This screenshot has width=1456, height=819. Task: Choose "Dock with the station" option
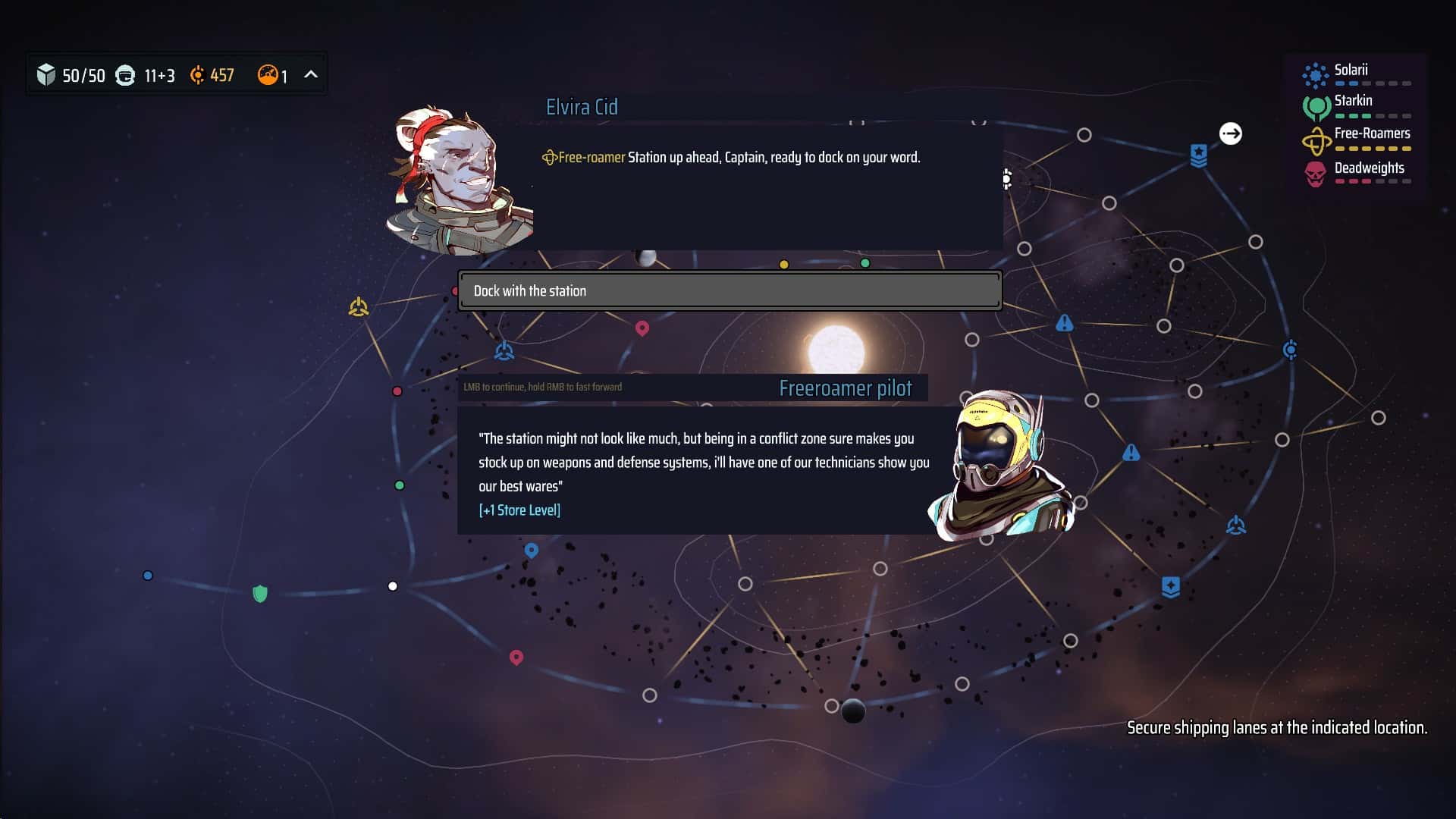(730, 290)
